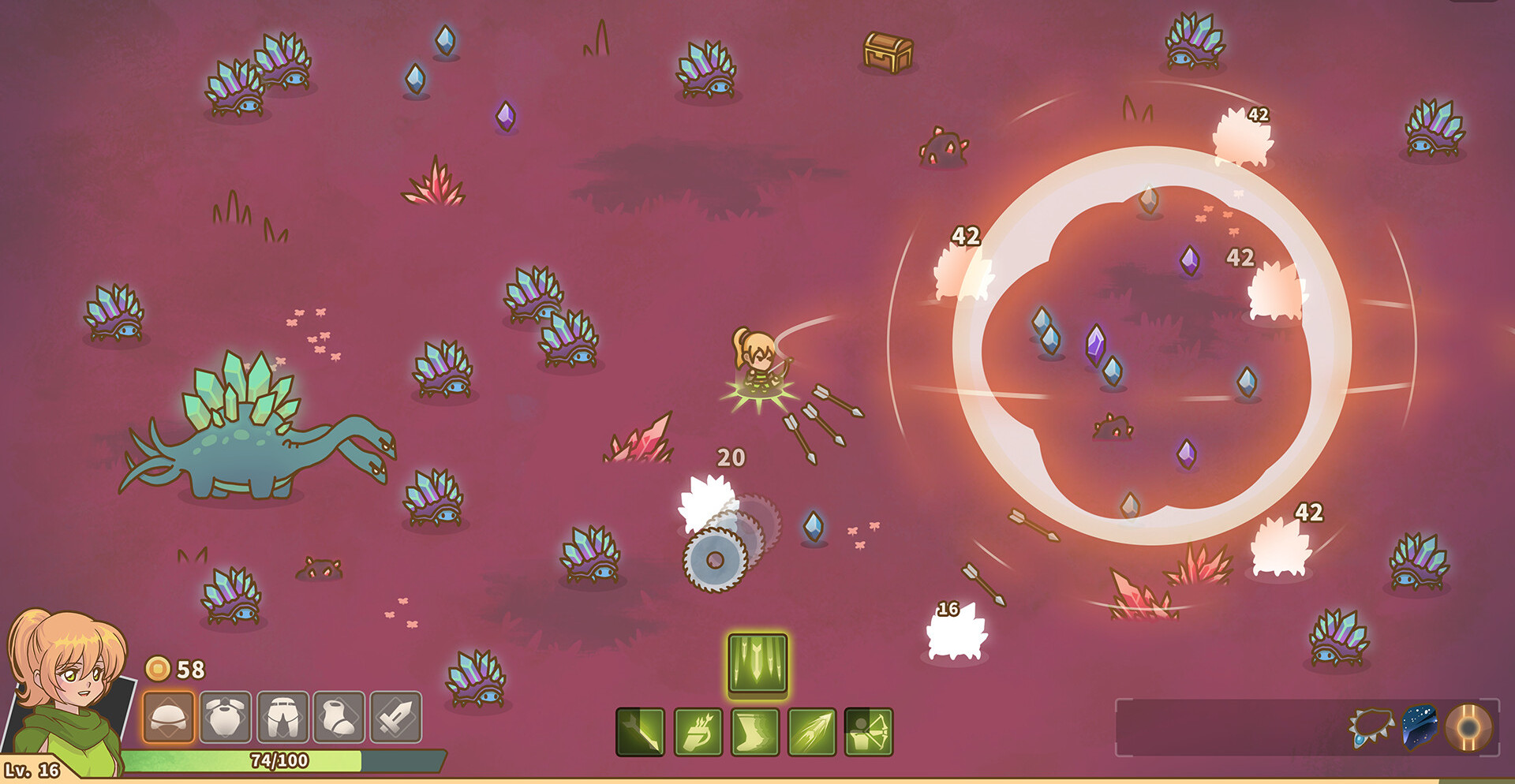The width and height of the screenshot is (1515, 784).
Task: Activate the glowing arrow rain ability
Action: point(757,663)
